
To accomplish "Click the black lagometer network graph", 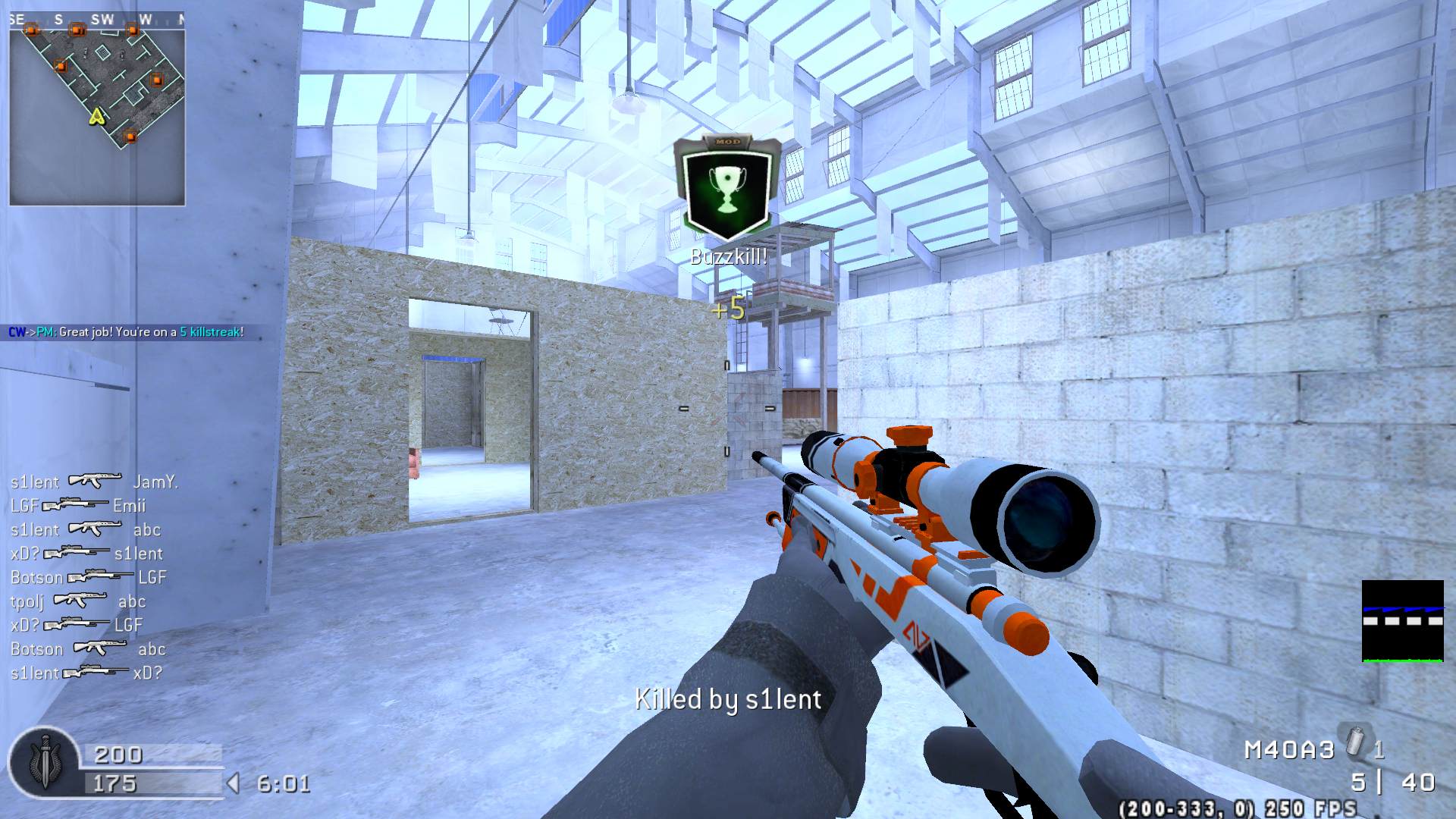I will coord(1402,621).
